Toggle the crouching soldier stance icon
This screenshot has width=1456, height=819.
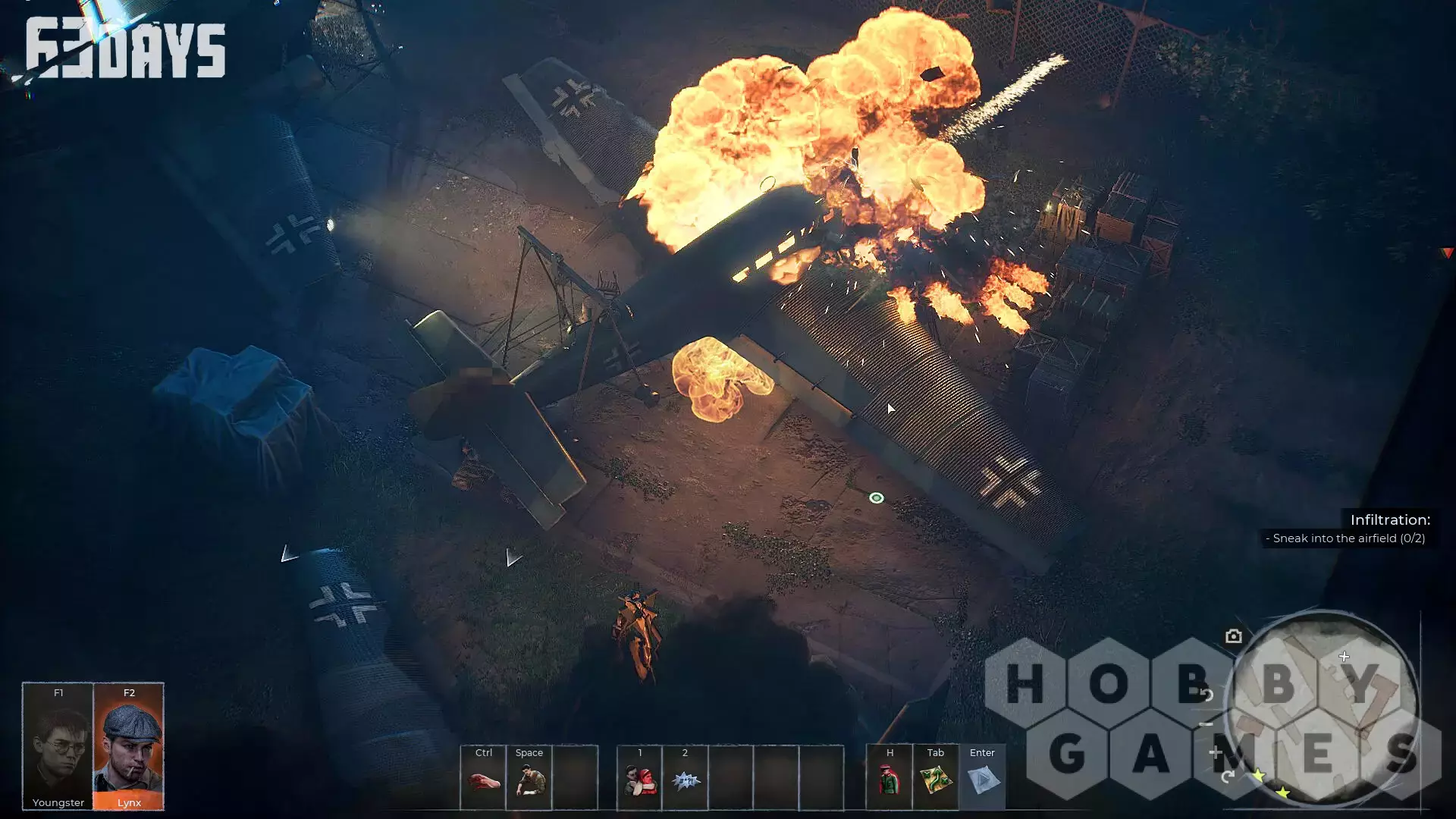pyautogui.click(x=529, y=780)
